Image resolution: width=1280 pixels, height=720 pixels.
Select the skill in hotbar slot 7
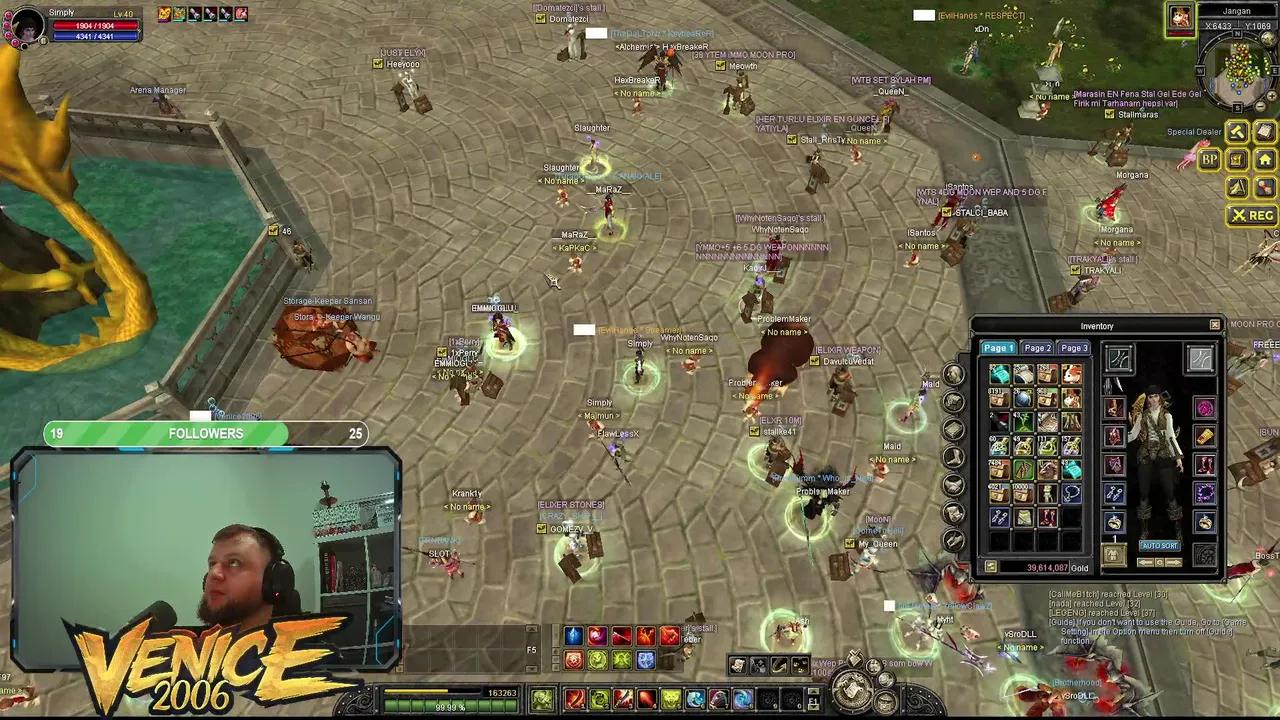pos(719,698)
